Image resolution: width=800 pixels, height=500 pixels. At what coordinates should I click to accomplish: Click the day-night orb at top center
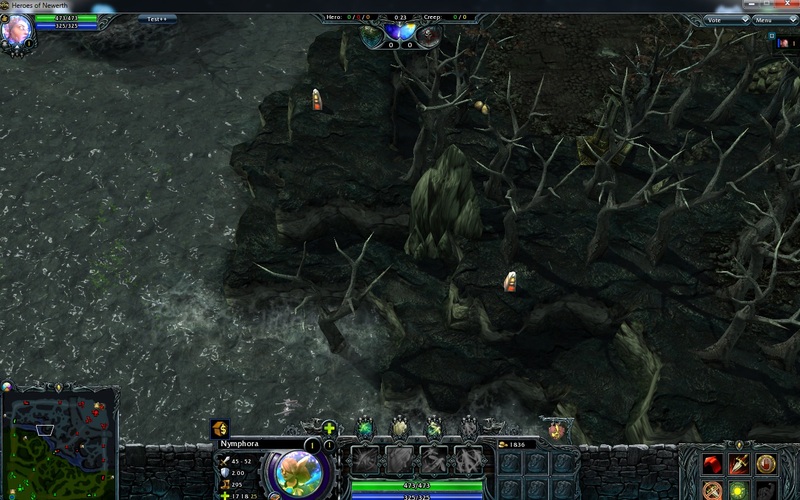pos(400,34)
